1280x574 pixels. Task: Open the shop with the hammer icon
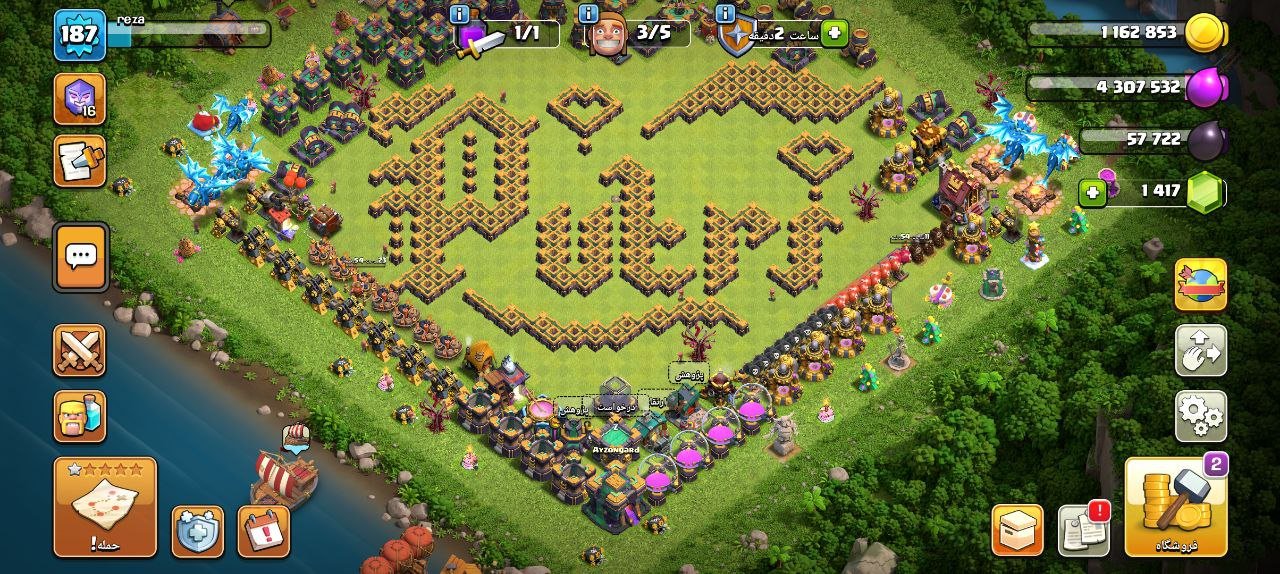[1175, 506]
